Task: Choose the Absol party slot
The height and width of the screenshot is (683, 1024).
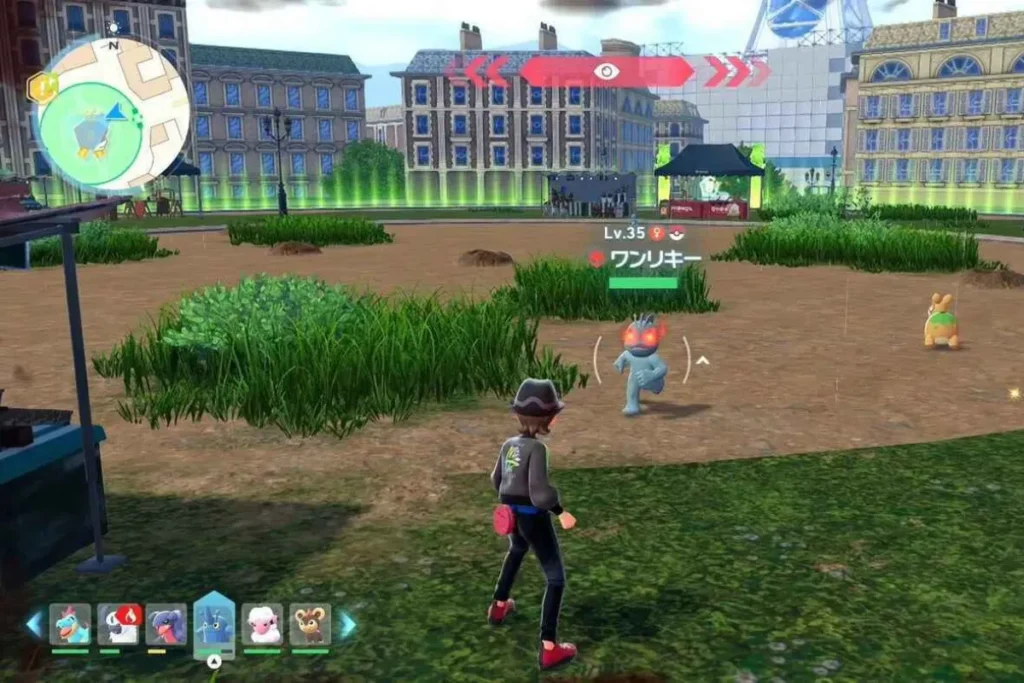Action: [118, 624]
